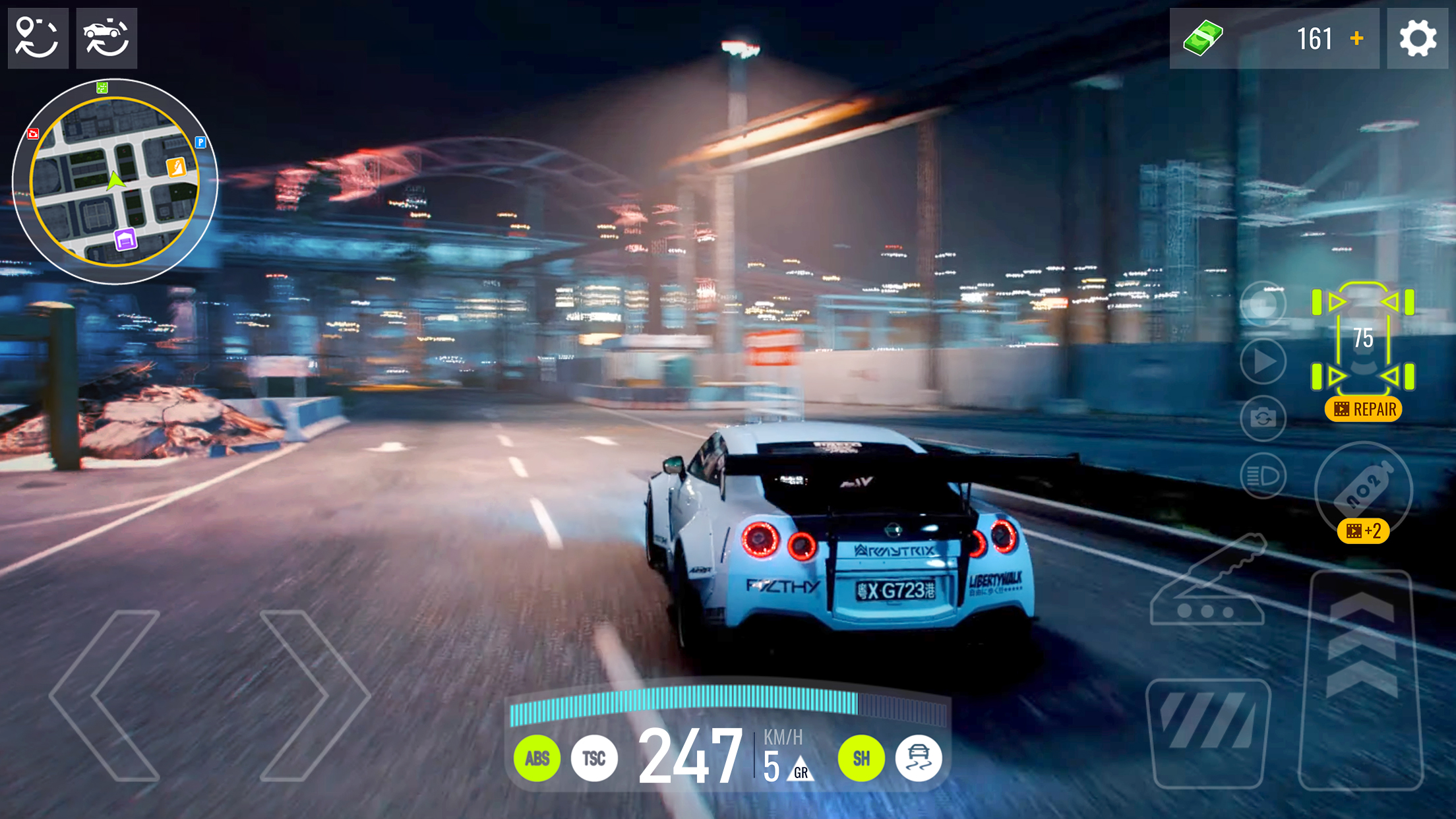The width and height of the screenshot is (1456, 819).
Task: Push the accelerator pedal
Action: [x=1361, y=679]
